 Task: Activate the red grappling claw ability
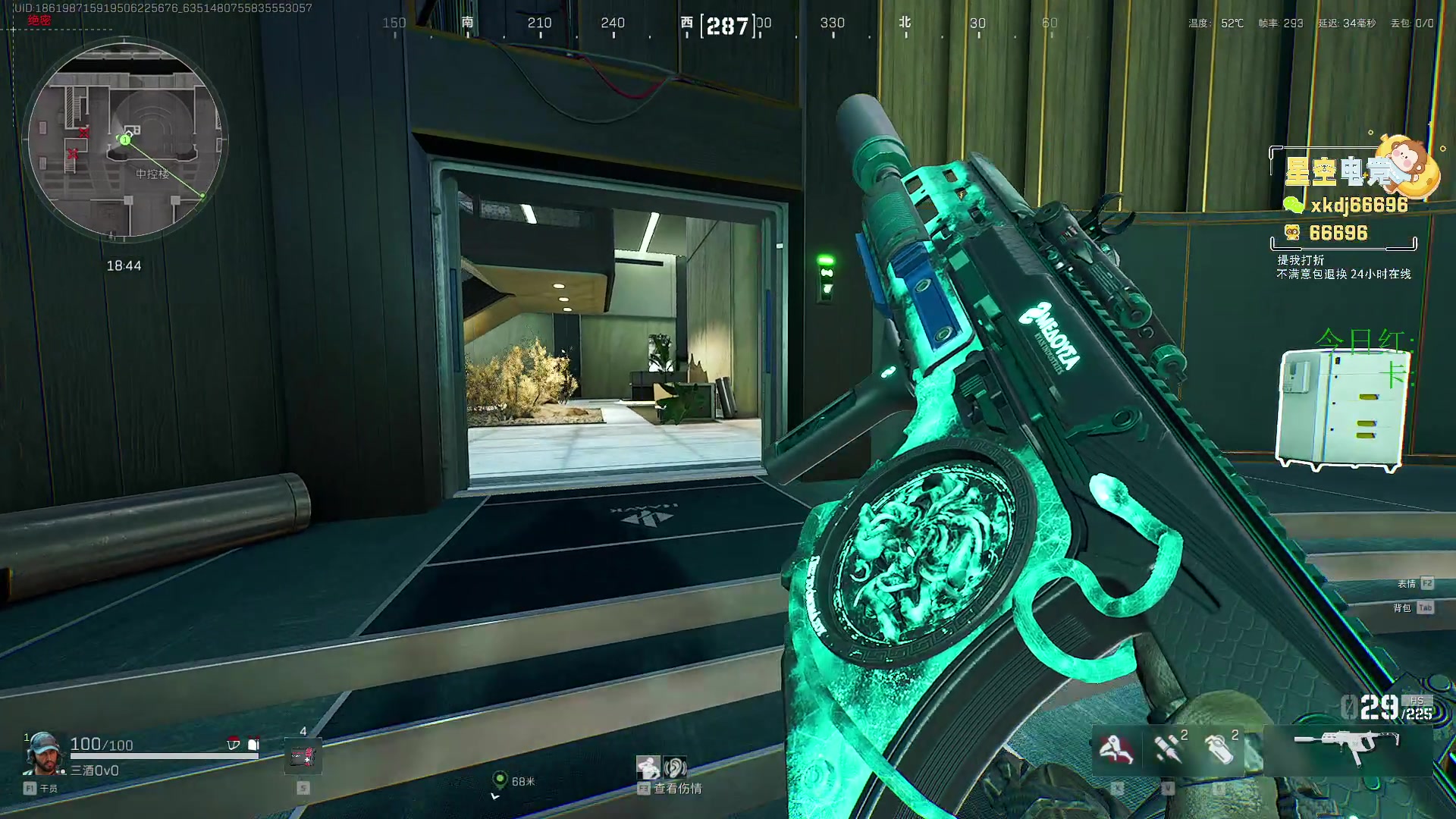click(x=1116, y=749)
